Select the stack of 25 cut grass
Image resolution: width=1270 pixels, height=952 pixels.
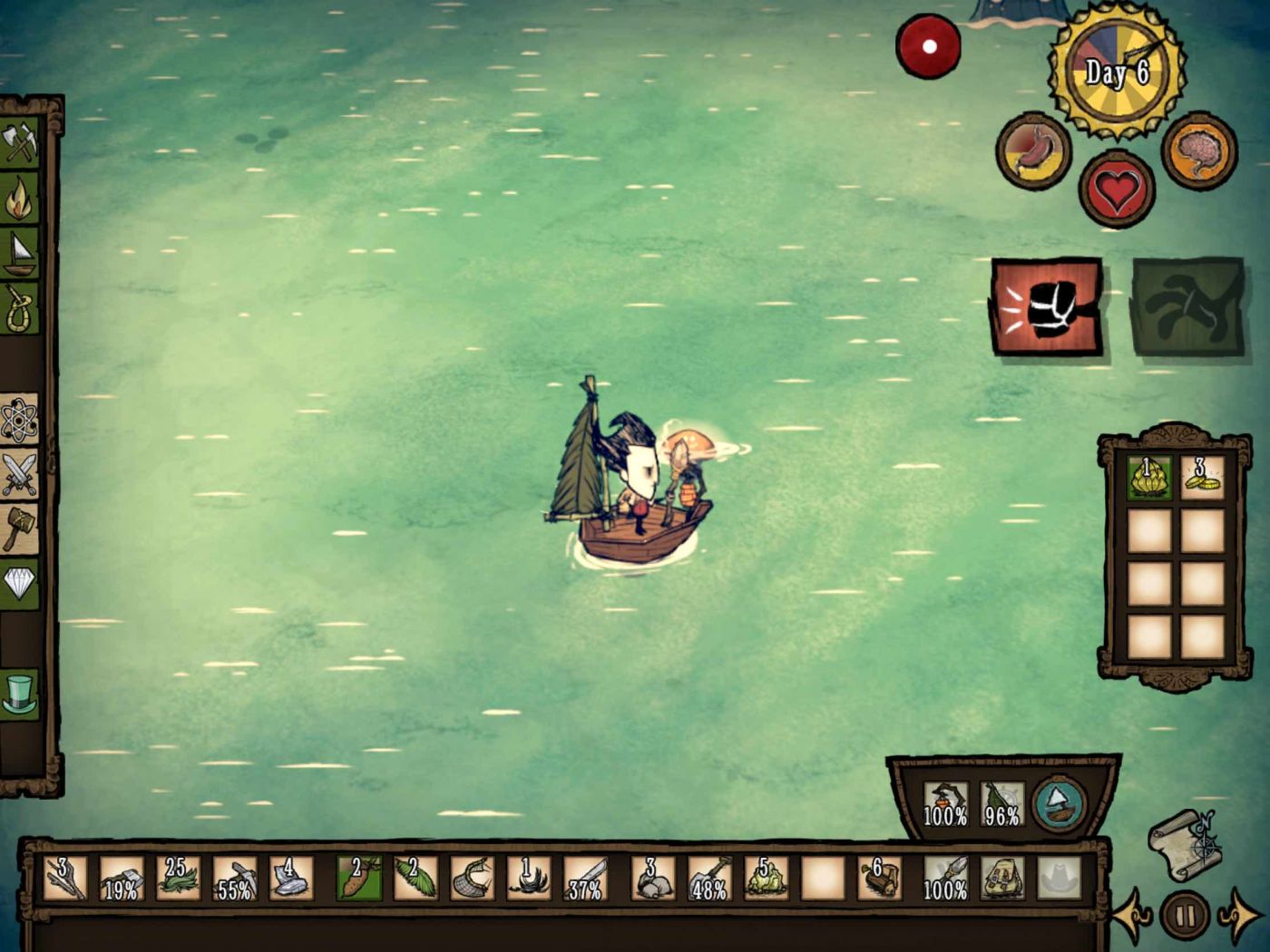(x=178, y=878)
